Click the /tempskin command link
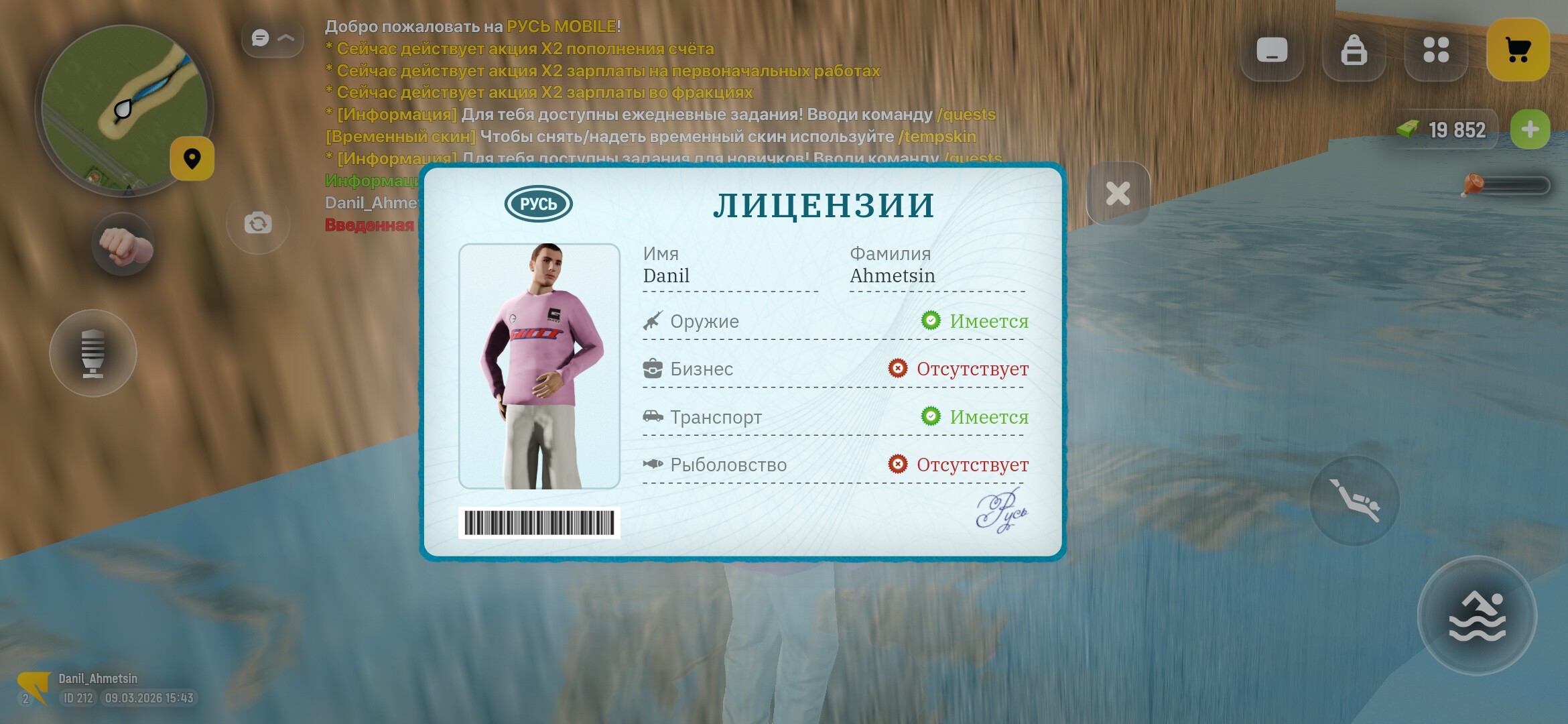This screenshot has width=1568, height=724. click(937, 137)
